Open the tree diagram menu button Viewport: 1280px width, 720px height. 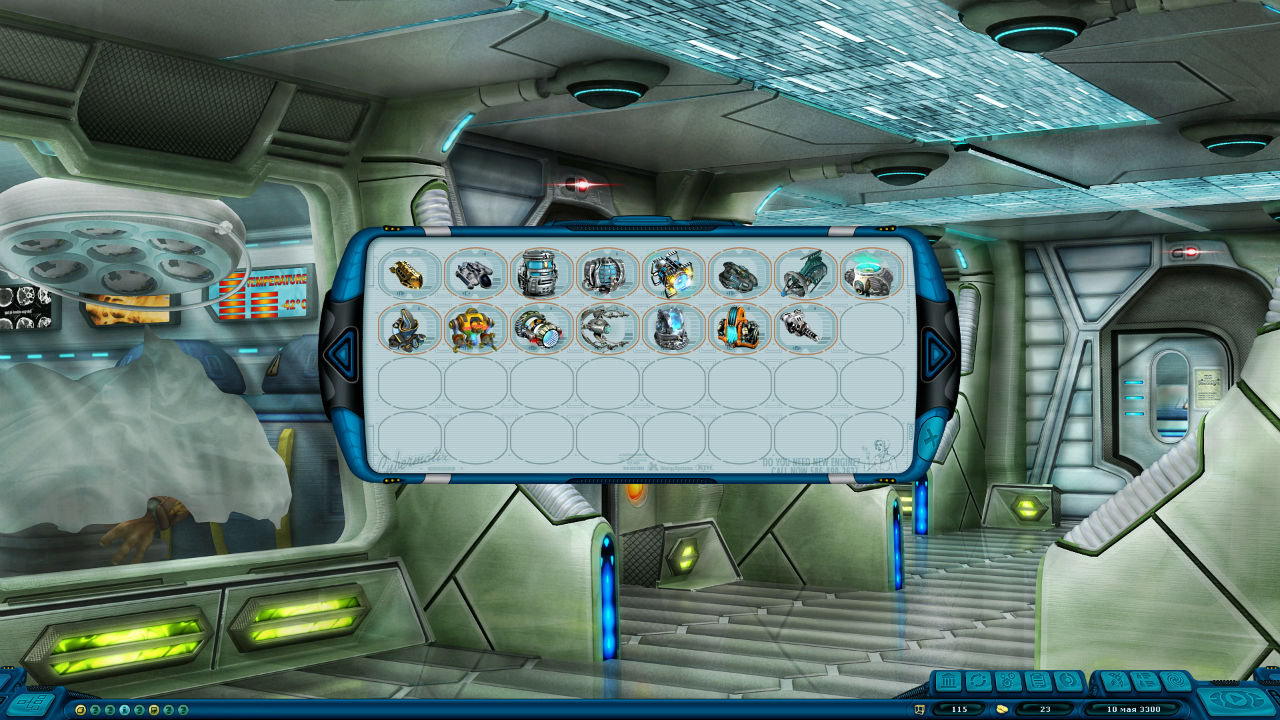pyautogui.click(x=30, y=703)
